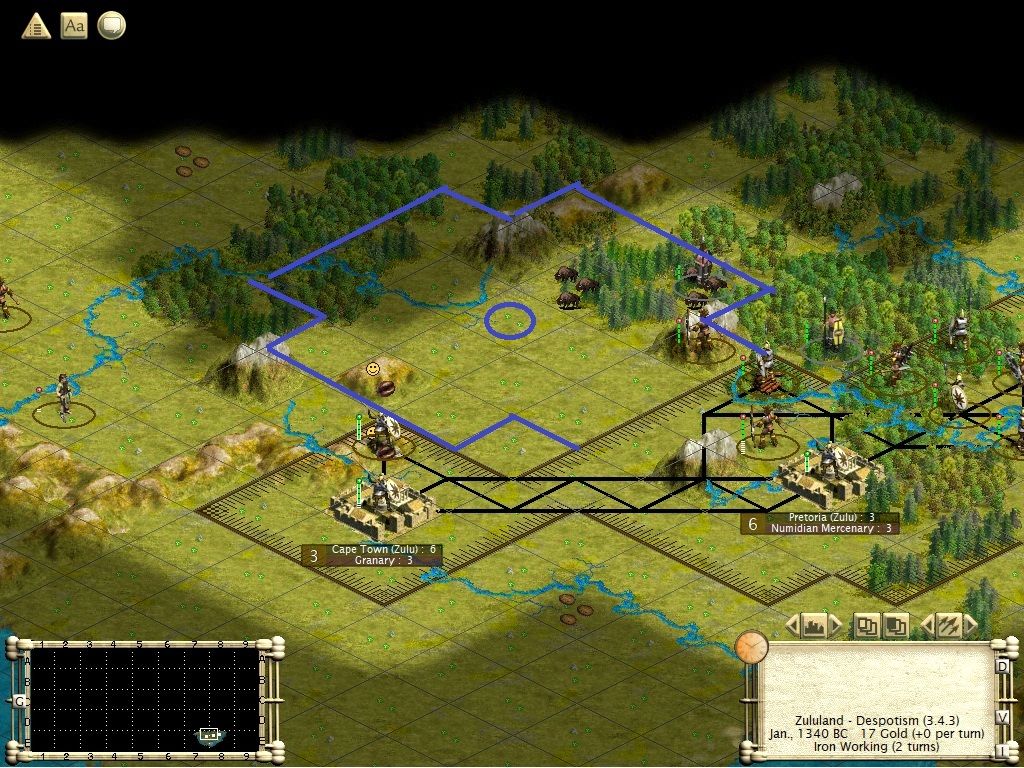Click the round clock on the info box

(751, 647)
